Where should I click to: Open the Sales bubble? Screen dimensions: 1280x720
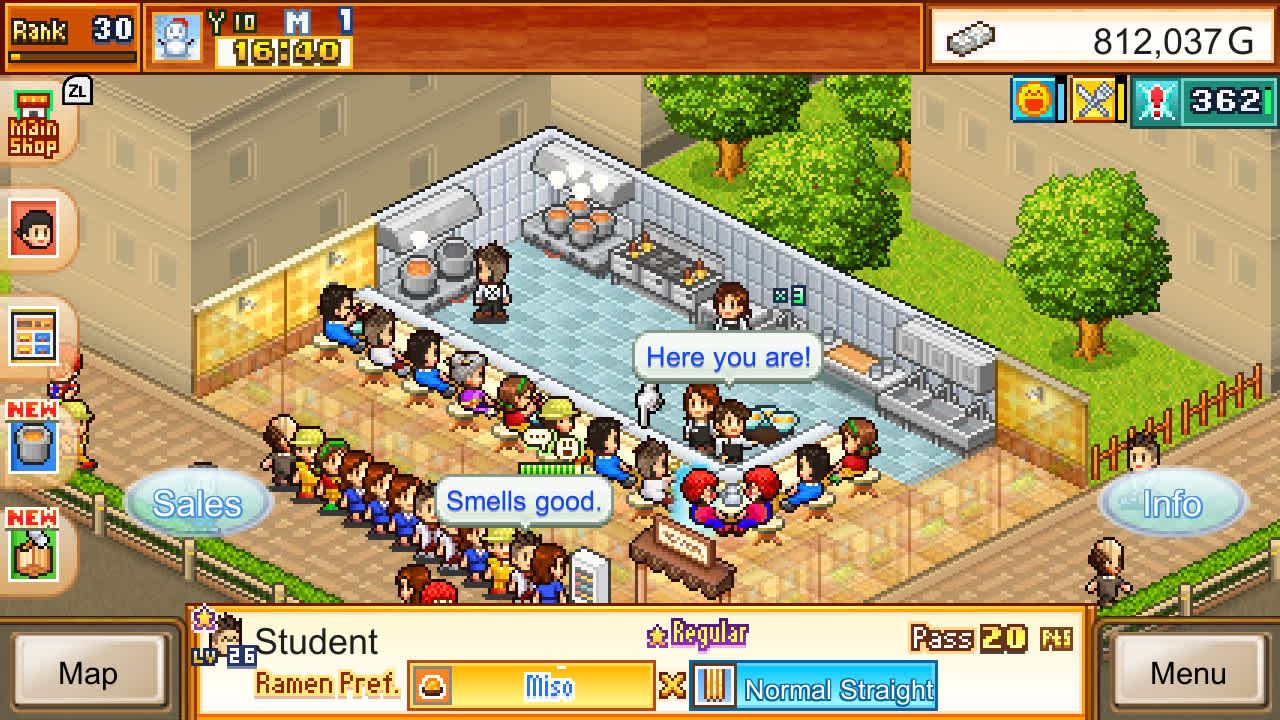[x=199, y=504]
